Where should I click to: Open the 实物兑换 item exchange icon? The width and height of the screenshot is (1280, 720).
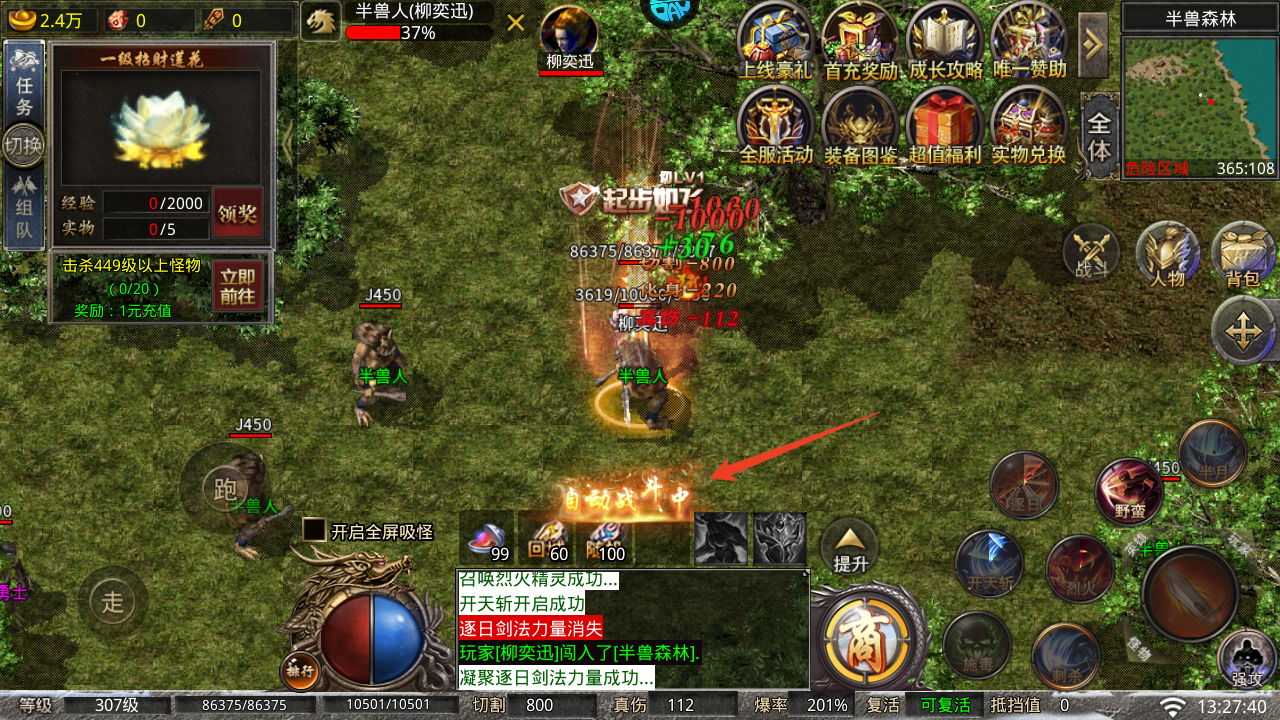pos(1028,125)
